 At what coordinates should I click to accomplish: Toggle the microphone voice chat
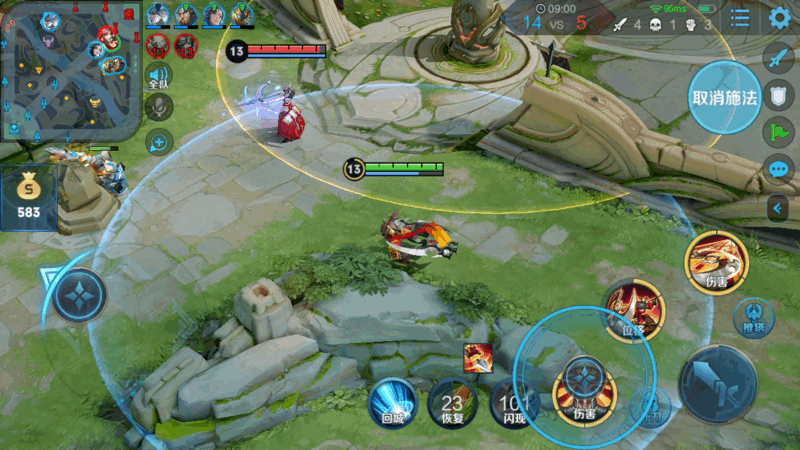click(x=158, y=108)
